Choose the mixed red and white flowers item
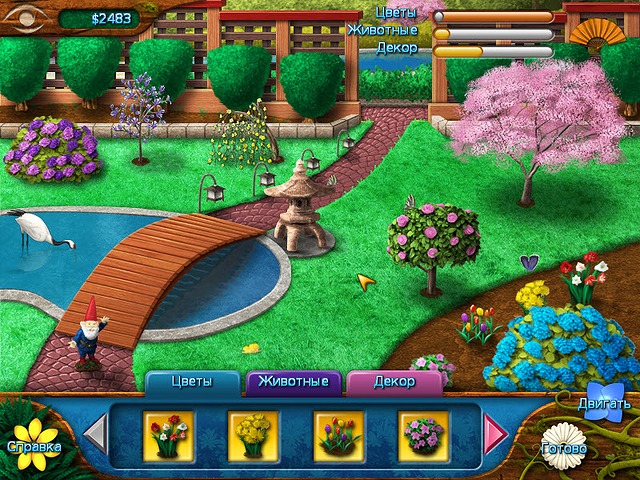The width and height of the screenshot is (640, 480). tap(166, 433)
